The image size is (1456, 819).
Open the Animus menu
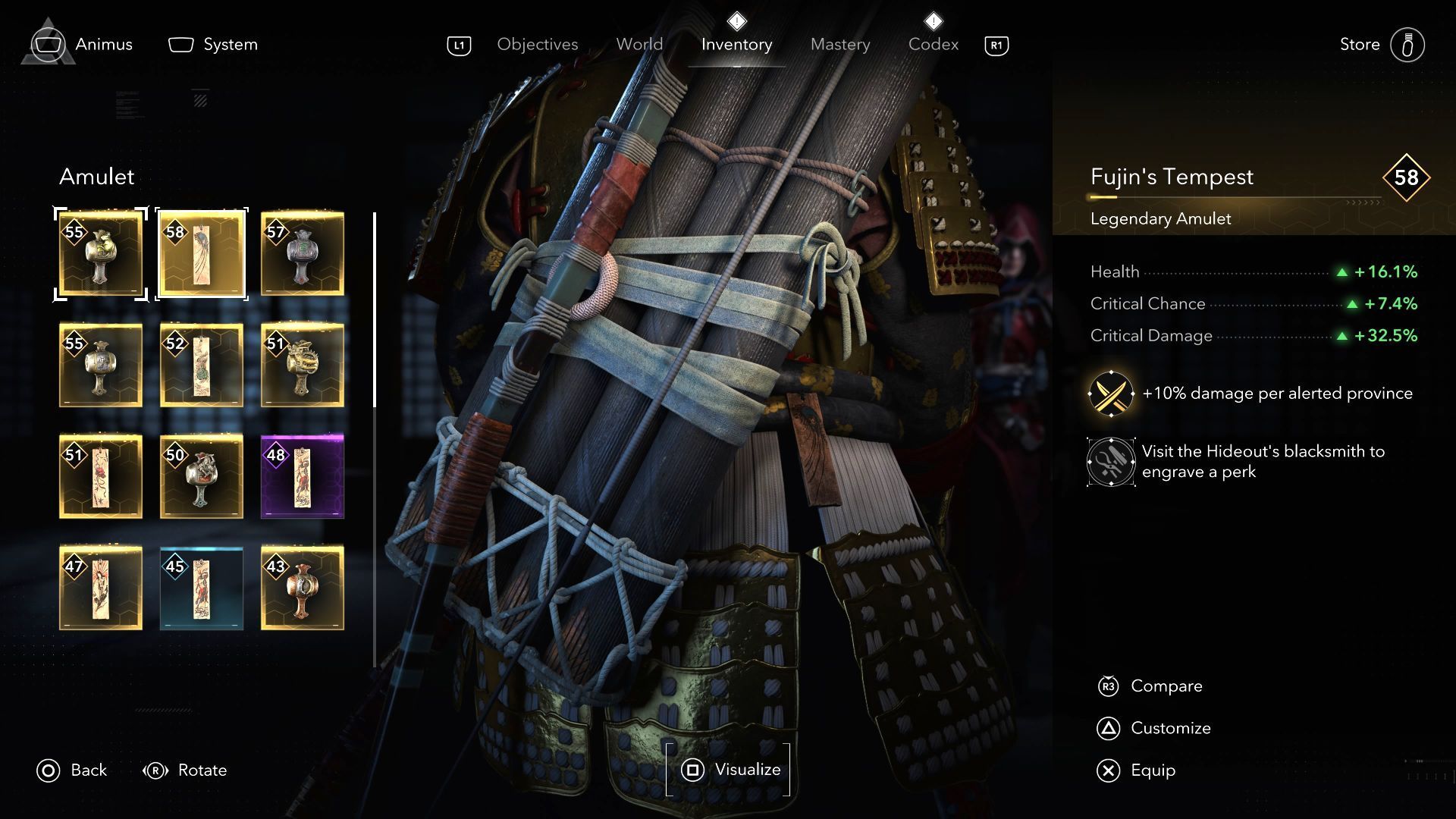point(83,45)
